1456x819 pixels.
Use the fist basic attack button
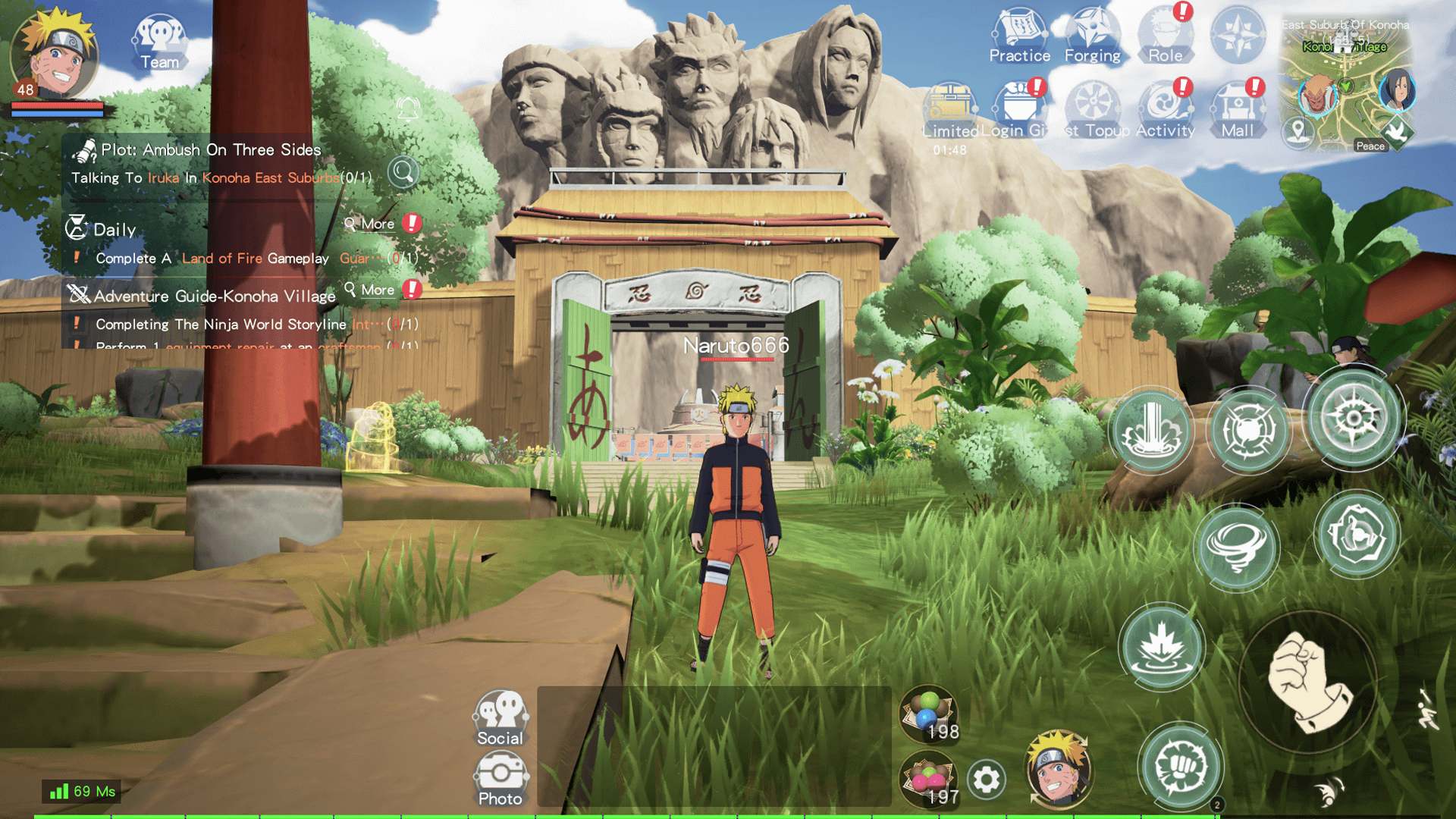[x=1308, y=682]
